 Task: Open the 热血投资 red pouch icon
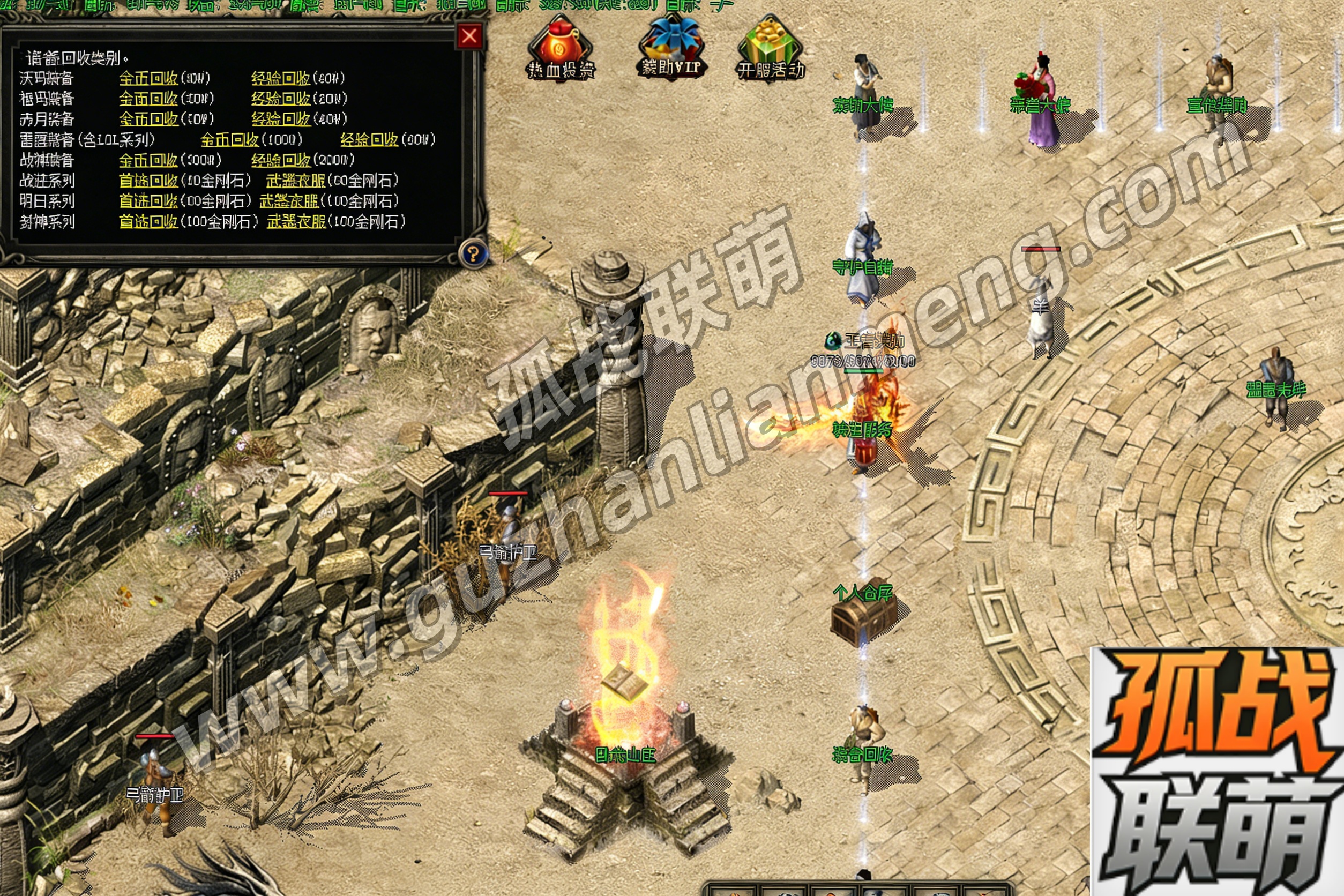click(x=560, y=49)
